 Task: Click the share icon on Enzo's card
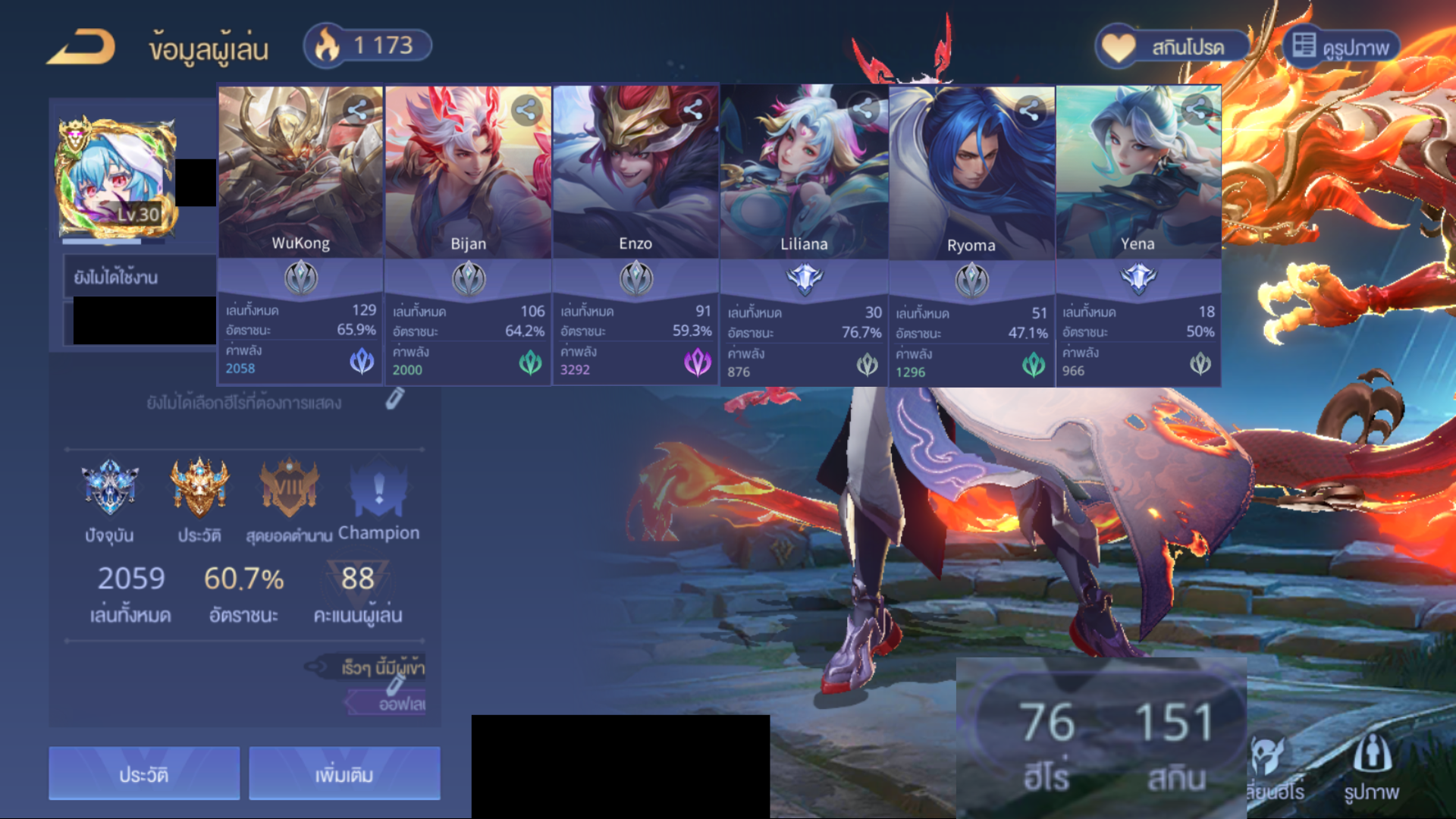click(x=693, y=111)
